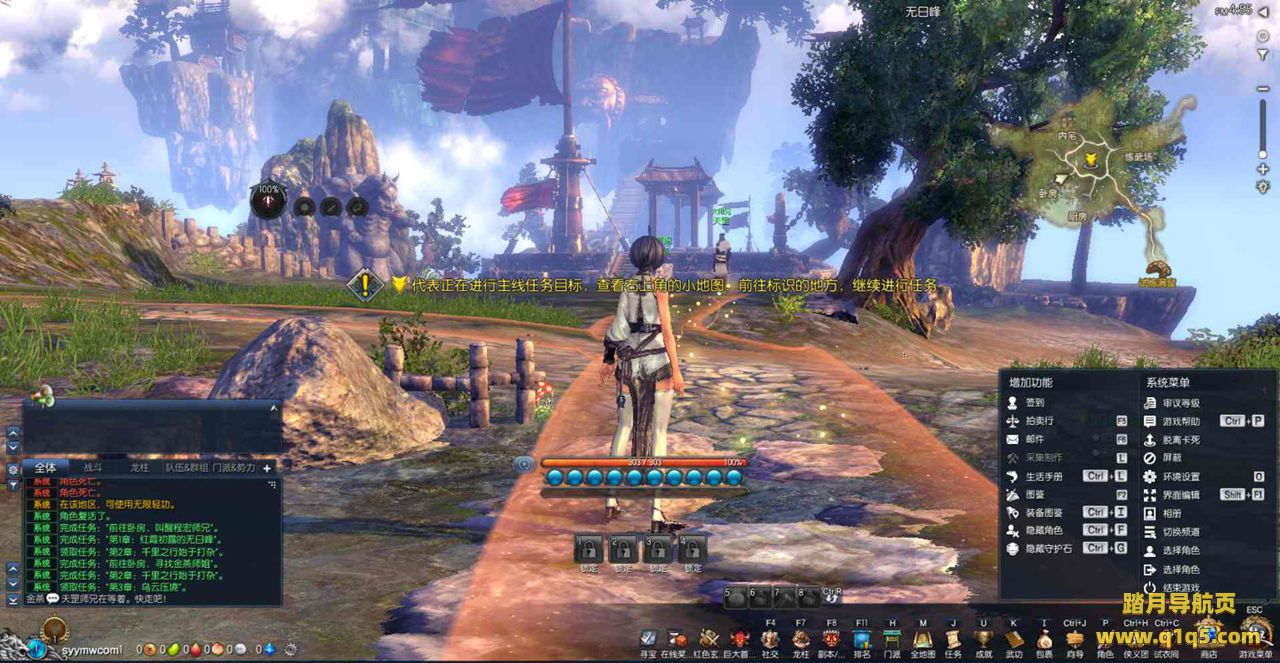Screen dimensions: 1280x663
Task: Choose 结束游戏 to quit the game
Action: pyautogui.click(x=1178, y=587)
